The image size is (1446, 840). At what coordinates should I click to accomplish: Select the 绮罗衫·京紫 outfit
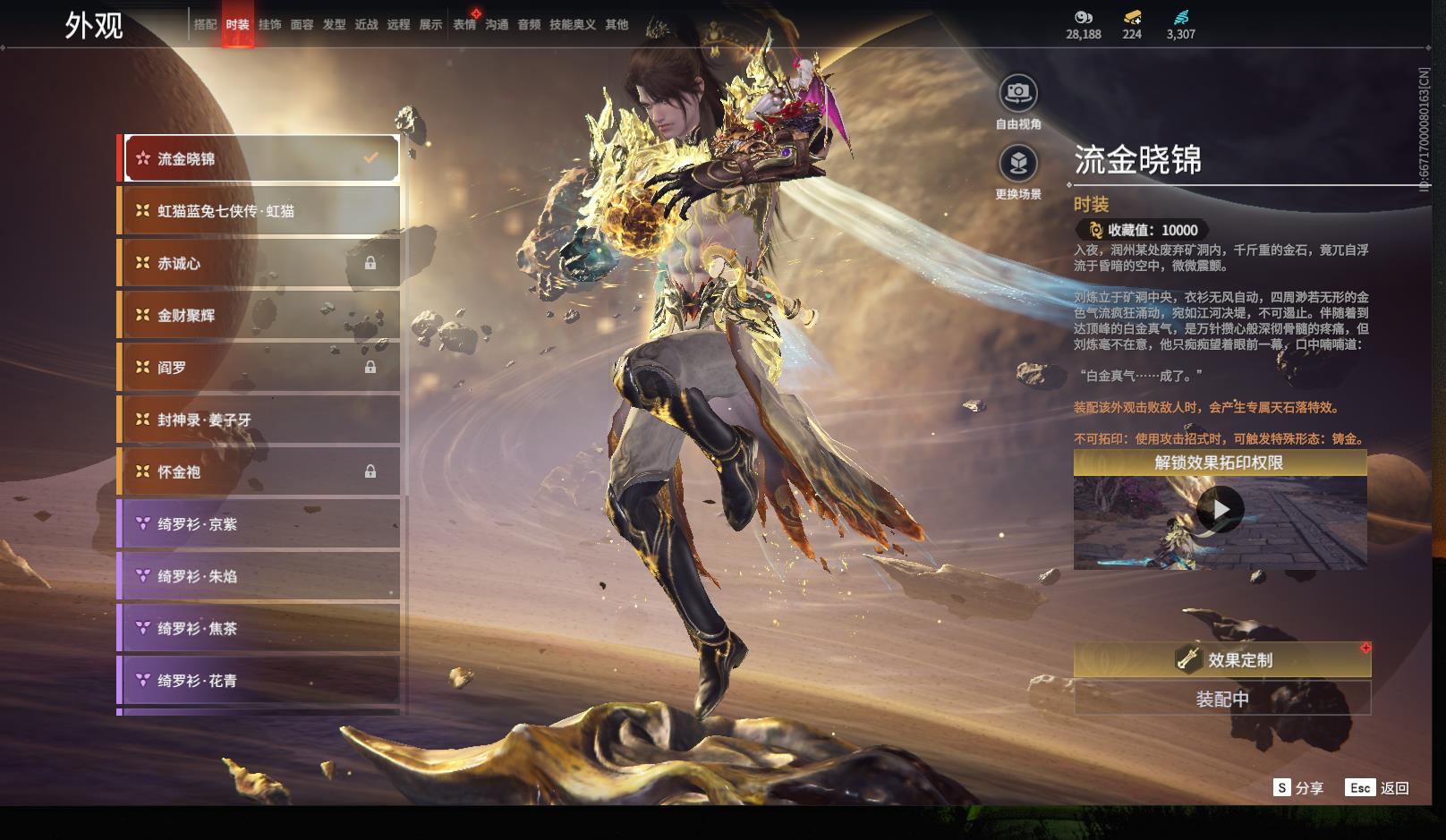click(x=259, y=524)
